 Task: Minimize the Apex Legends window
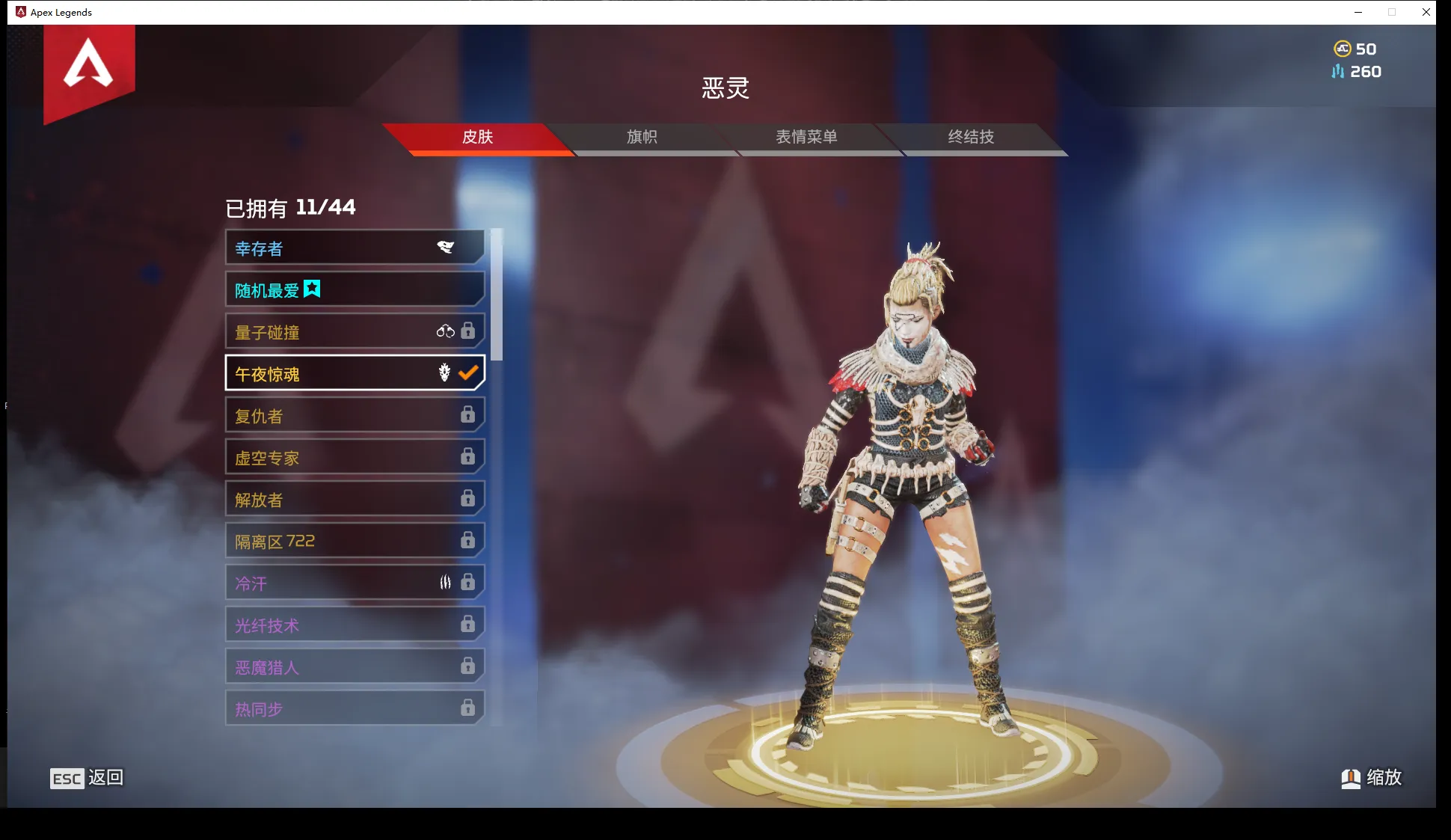1358,12
